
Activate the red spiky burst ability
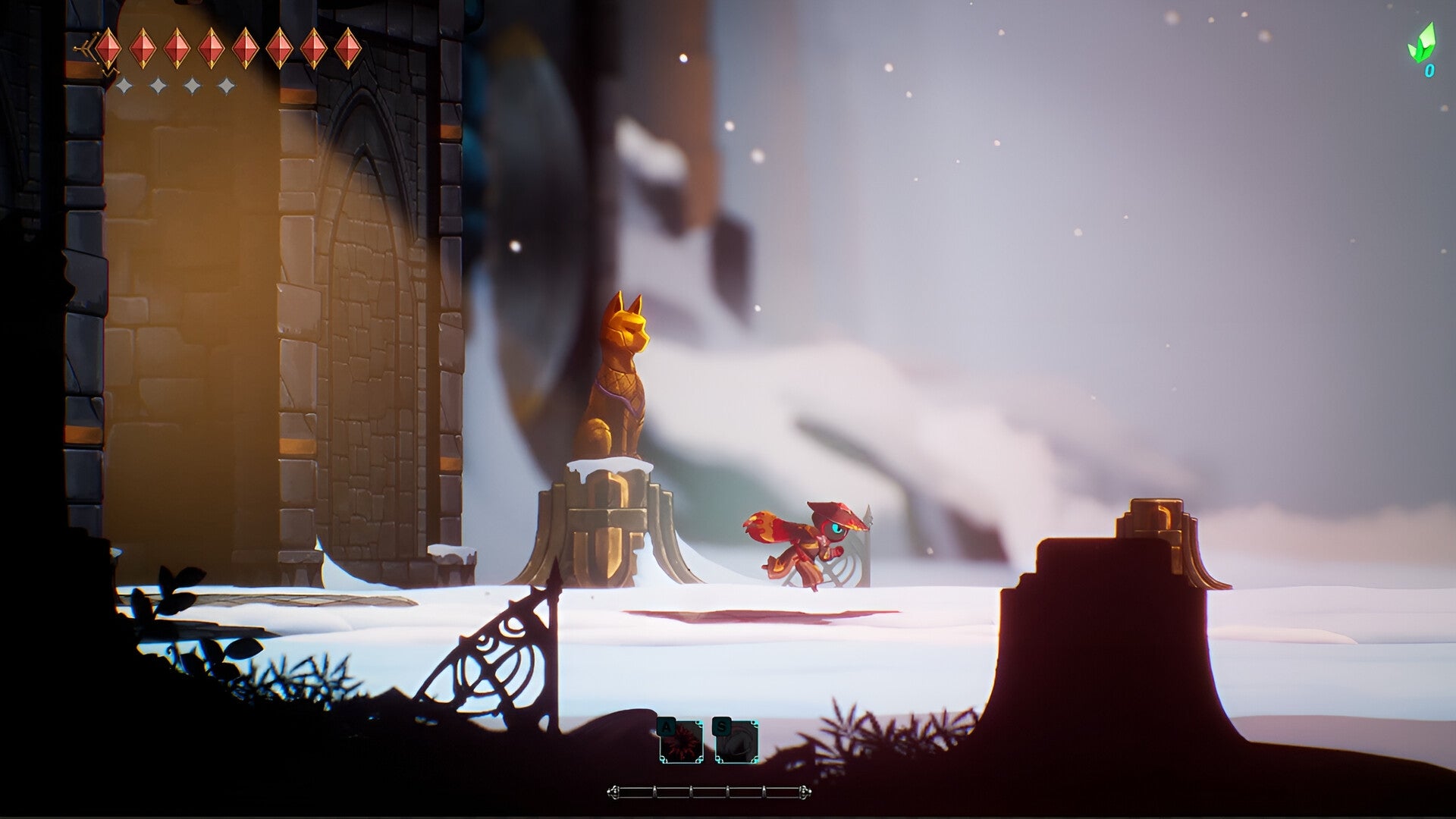tap(680, 743)
